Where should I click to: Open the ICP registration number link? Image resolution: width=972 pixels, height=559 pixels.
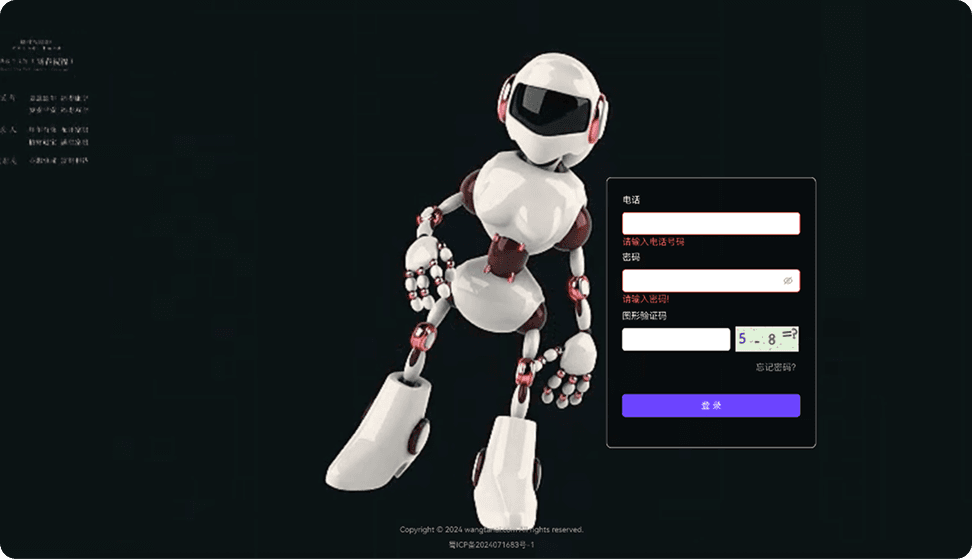click(x=491, y=545)
